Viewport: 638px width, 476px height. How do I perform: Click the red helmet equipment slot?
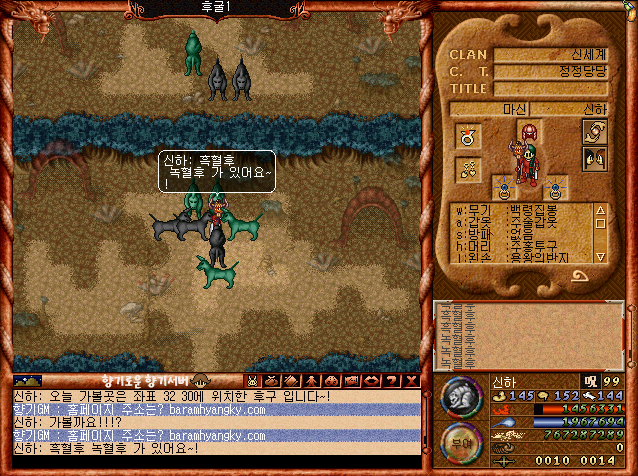pyautogui.click(x=528, y=131)
